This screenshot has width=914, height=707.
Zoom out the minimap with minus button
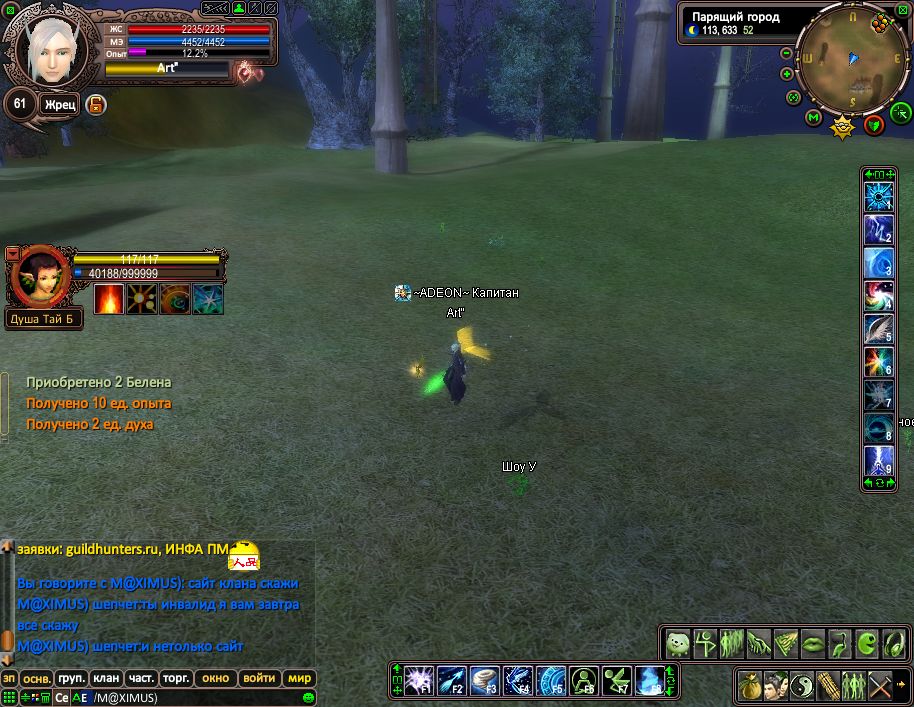(787, 53)
